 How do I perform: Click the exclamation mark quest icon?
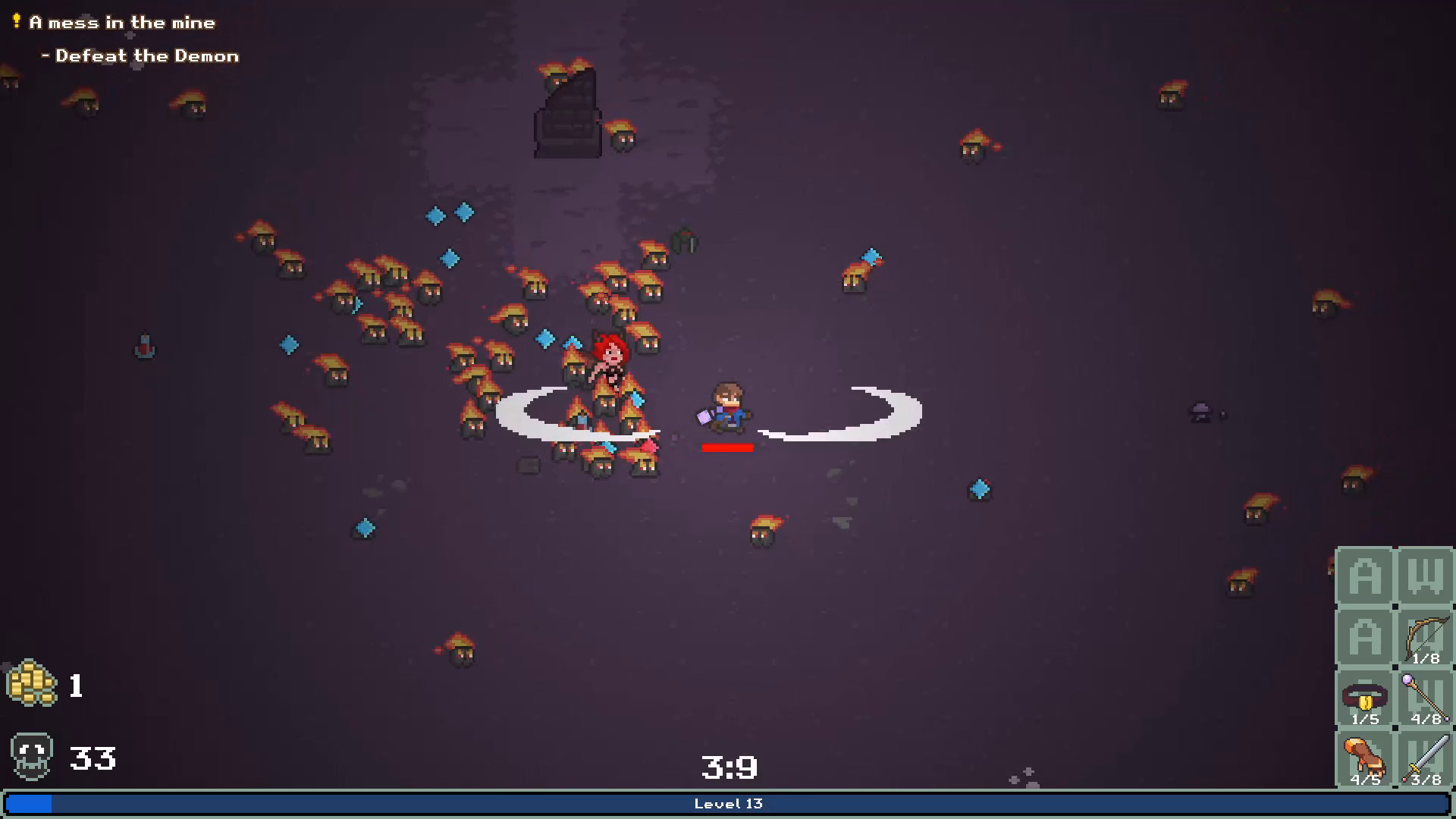(x=15, y=21)
